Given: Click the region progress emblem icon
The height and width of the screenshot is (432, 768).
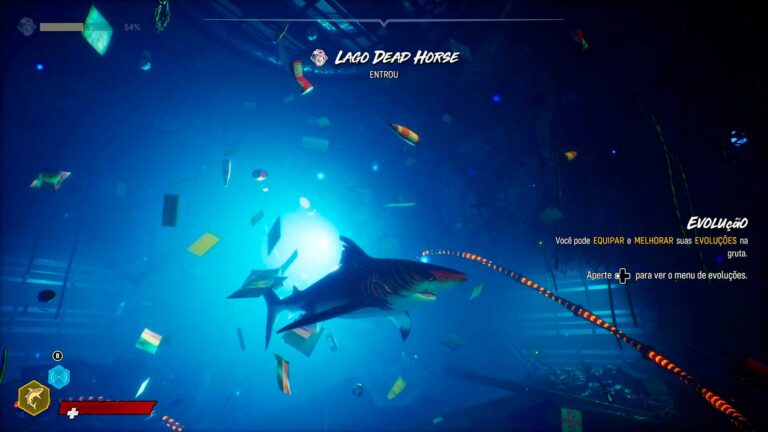Looking at the screenshot, I should (x=26, y=26).
